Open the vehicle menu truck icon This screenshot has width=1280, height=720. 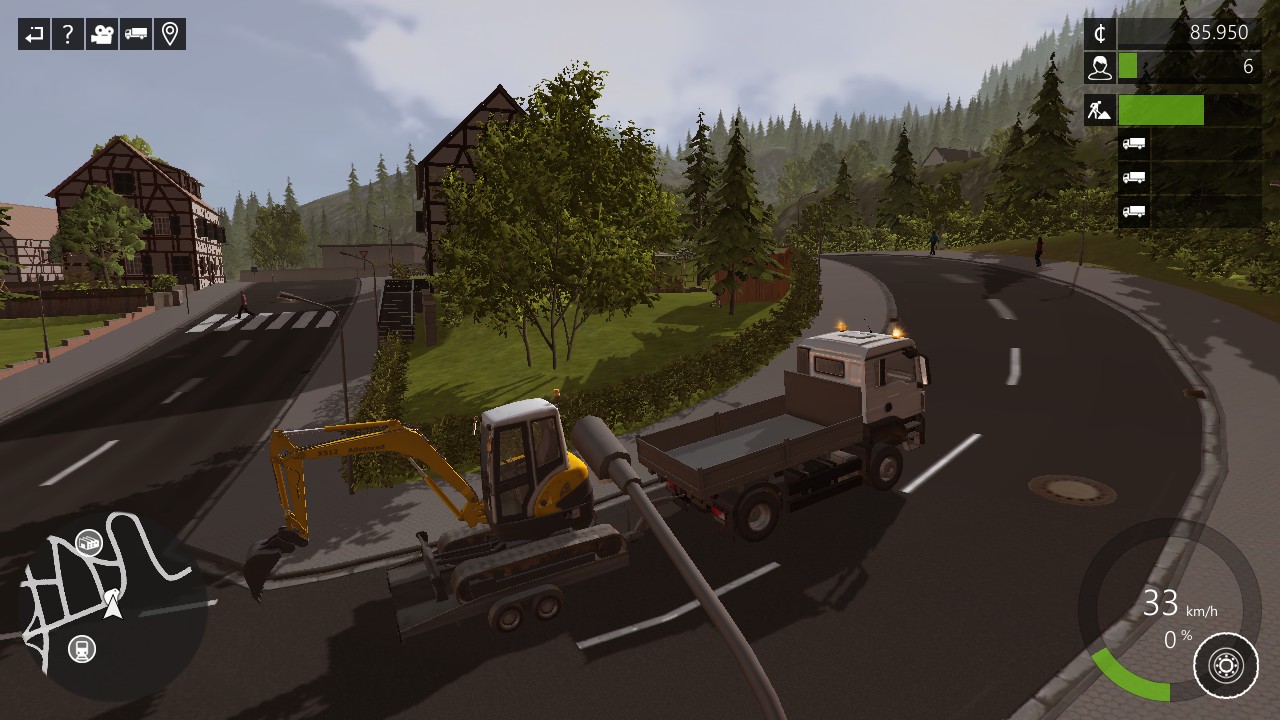pos(136,35)
